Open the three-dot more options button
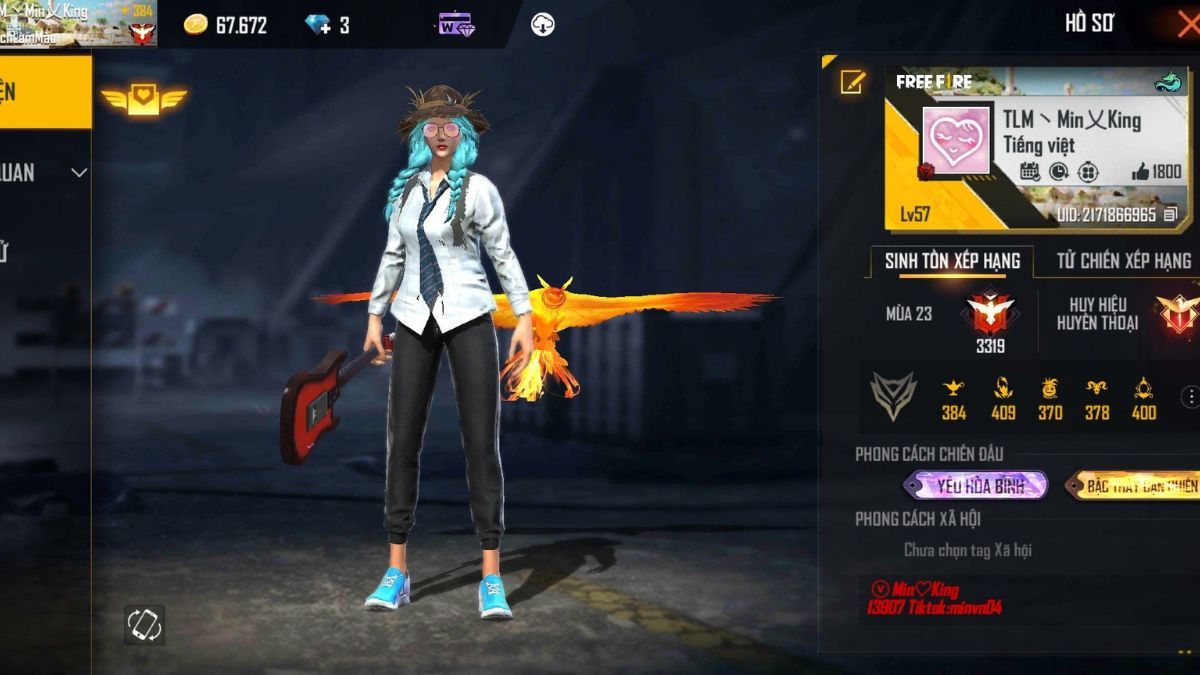1200x675 pixels. 1190,397
